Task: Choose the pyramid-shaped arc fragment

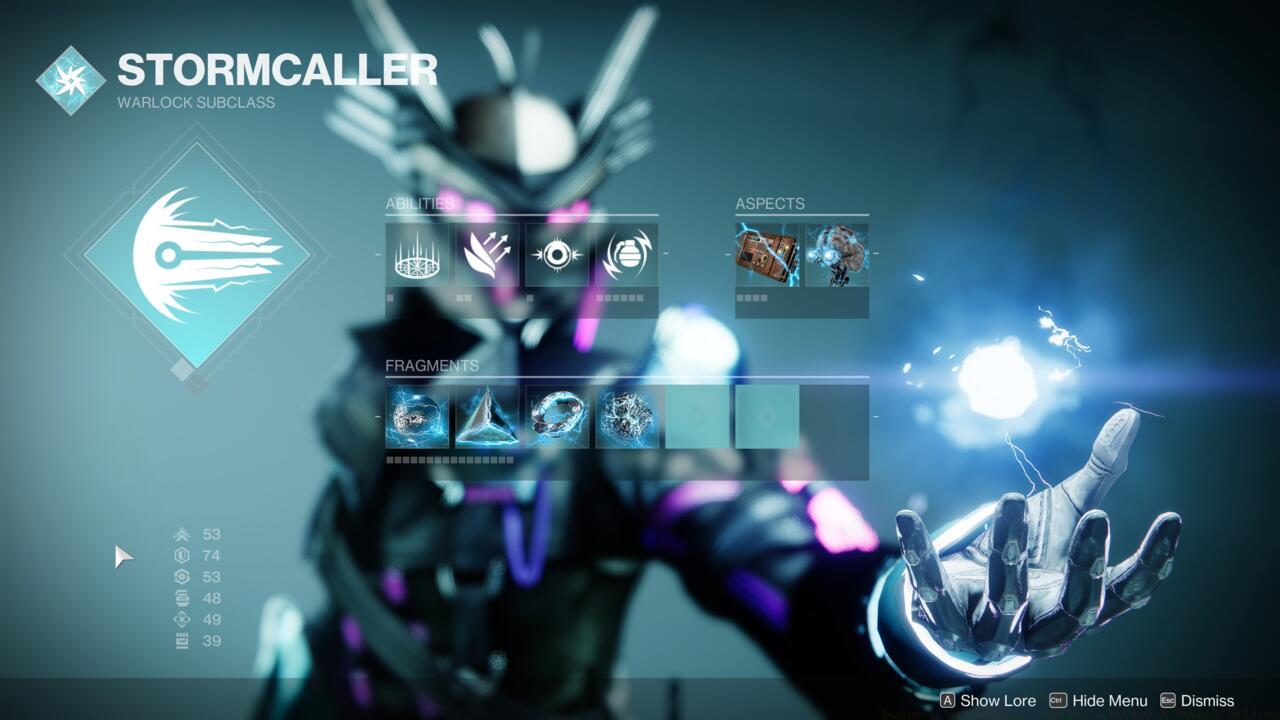Action: tap(487, 417)
